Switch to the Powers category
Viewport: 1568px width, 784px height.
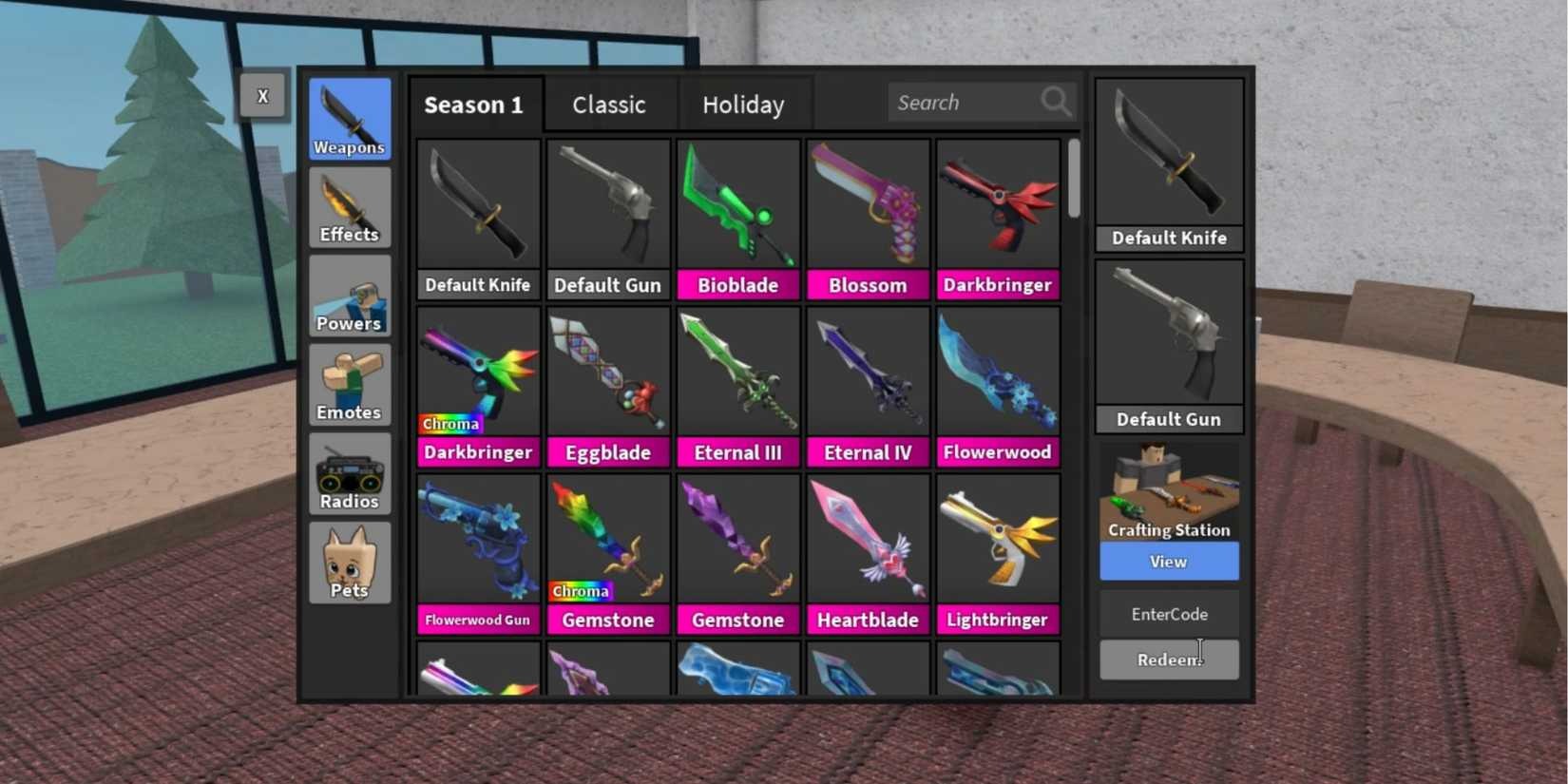349,296
